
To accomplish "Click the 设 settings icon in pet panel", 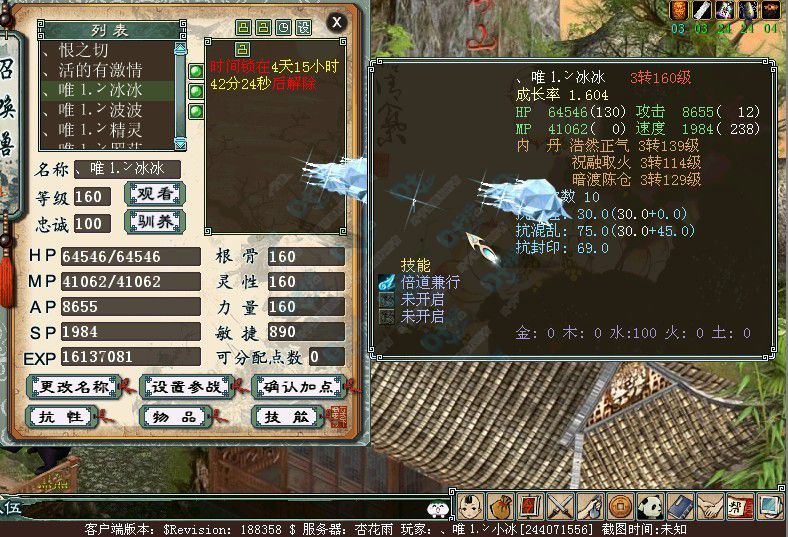I will point(303,27).
